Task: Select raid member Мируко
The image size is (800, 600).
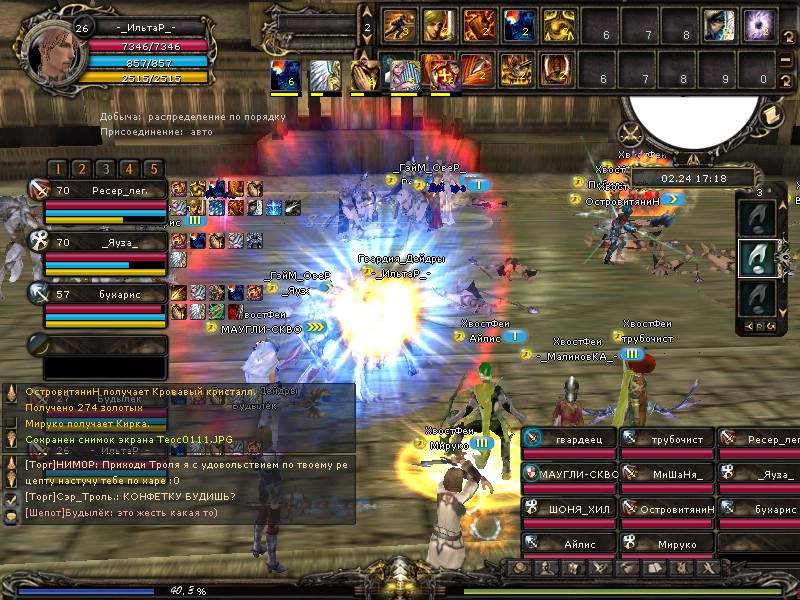Action: [x=665, y=544]
